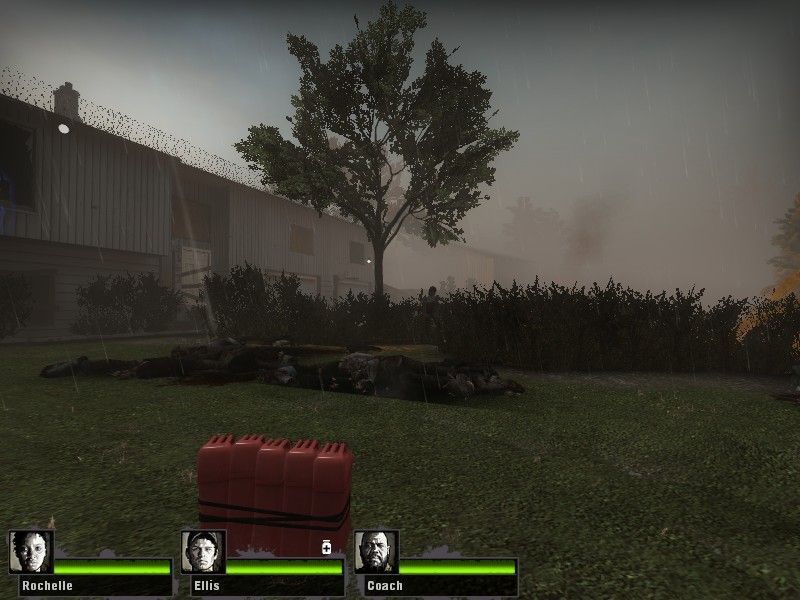Select Coach's teammate portrait
The height and width of the screenshot is (600, 800).
[376, 552]
